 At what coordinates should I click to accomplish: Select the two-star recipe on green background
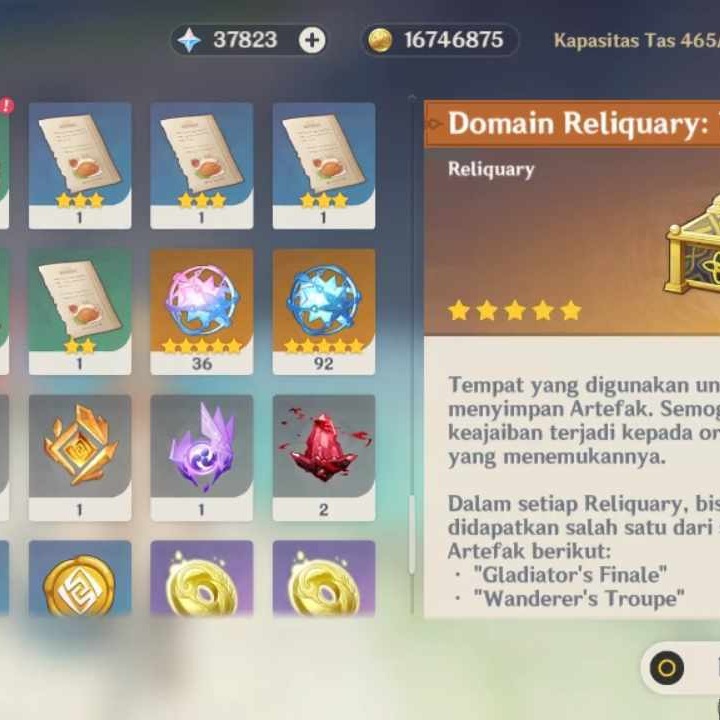[80, 310]
